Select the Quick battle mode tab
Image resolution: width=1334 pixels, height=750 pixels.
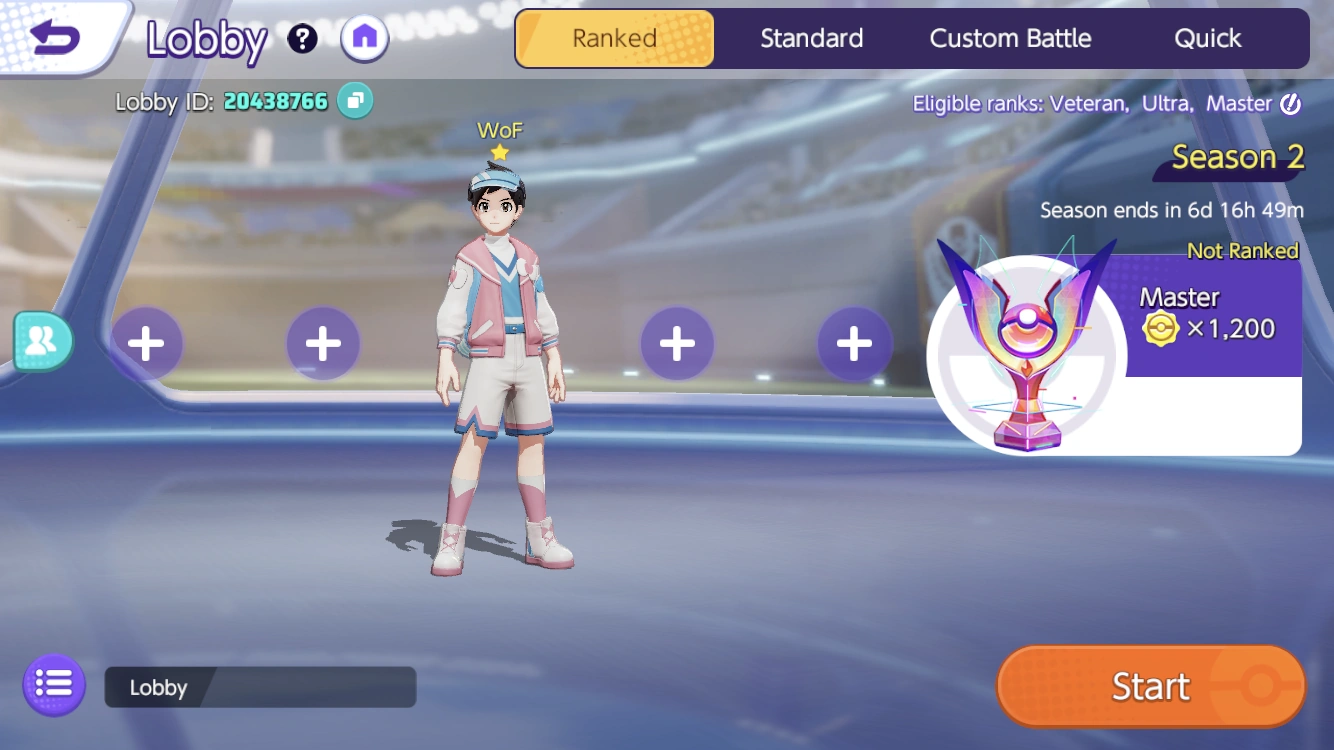pos(1207,38)
